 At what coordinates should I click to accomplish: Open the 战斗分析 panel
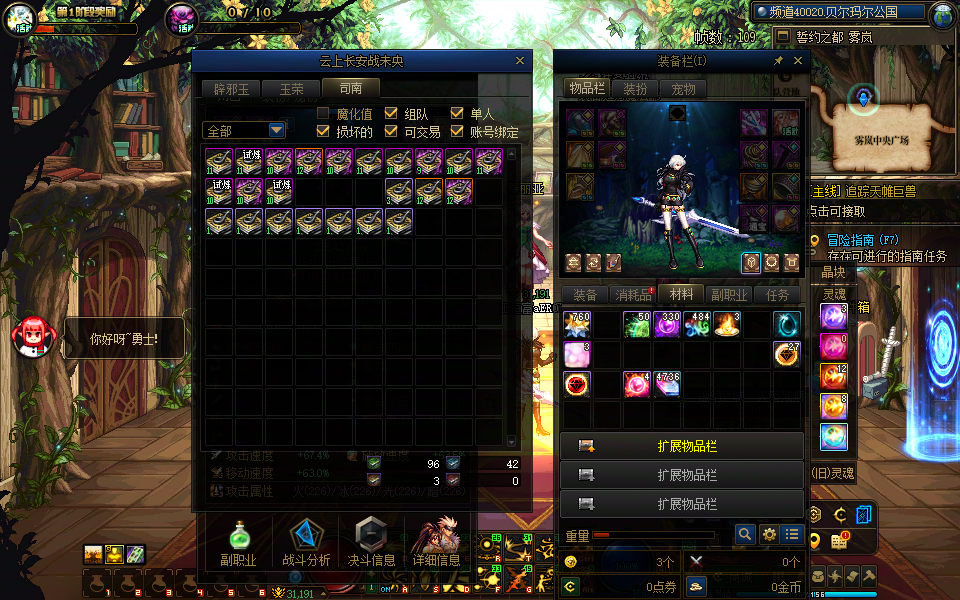tap(306, 544)
